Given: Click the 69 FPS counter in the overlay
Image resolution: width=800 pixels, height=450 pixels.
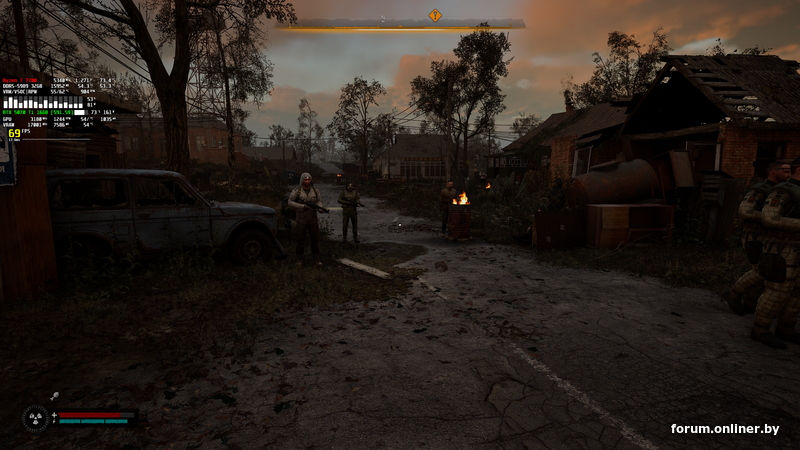Looking at the screenshot, I should [x=15, y=133].
